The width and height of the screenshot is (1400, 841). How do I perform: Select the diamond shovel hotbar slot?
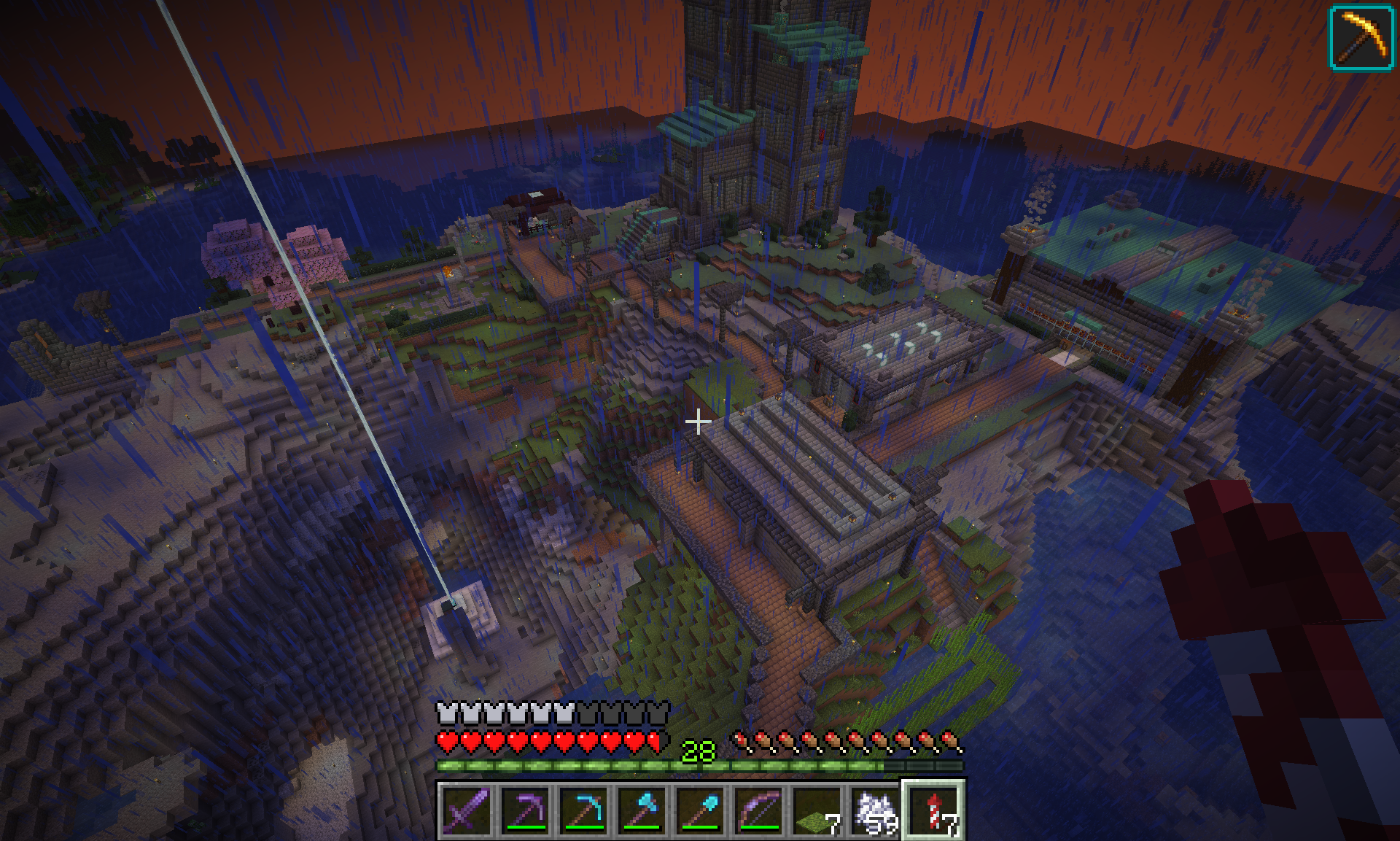700,808
